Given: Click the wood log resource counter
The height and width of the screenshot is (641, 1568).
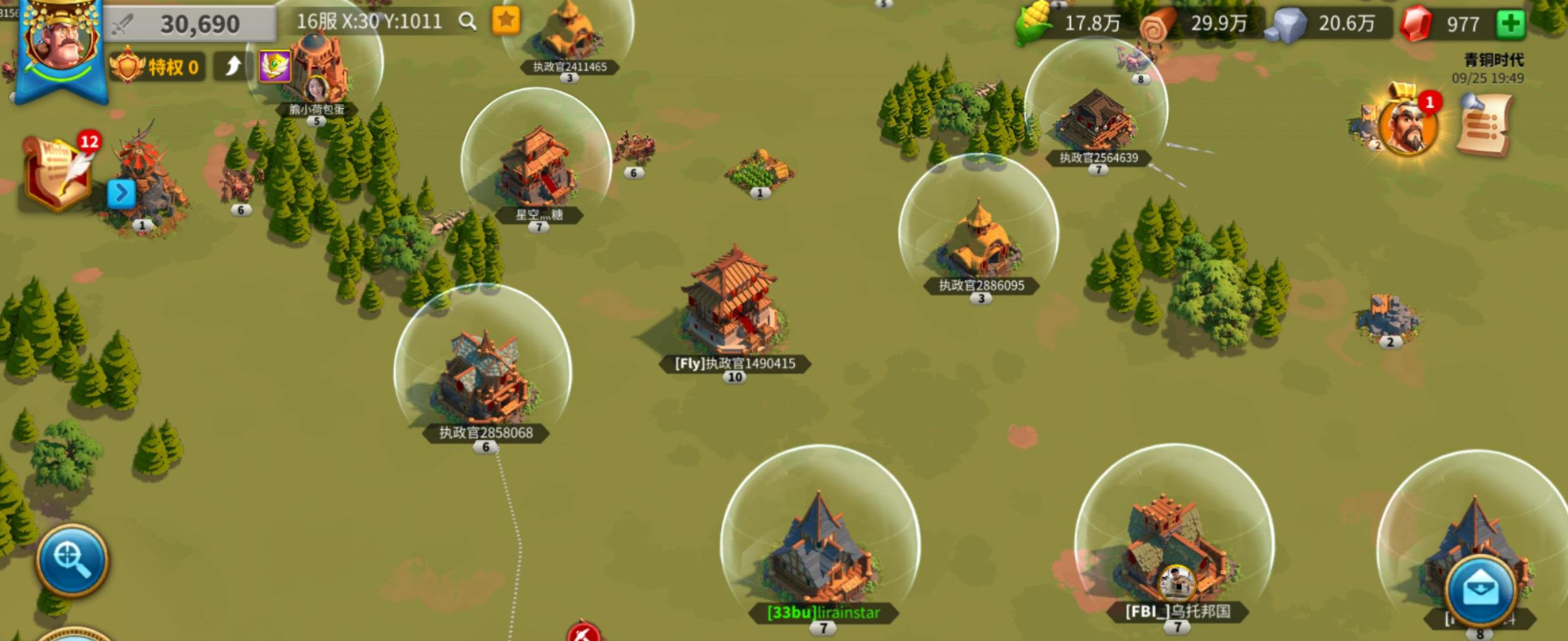Looking at the screenshot, I should pos(1199,25).
